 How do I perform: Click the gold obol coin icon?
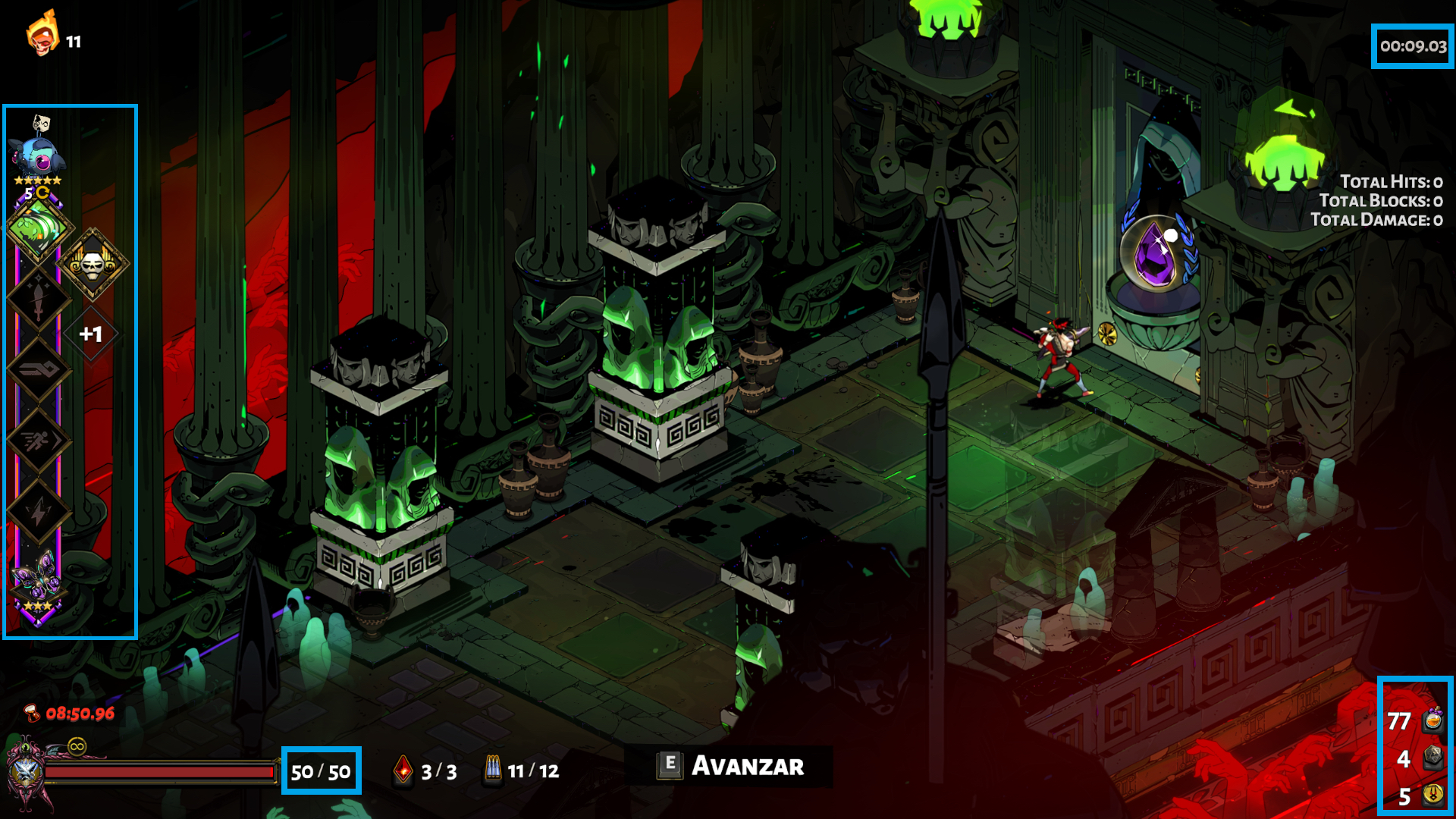1432,794
